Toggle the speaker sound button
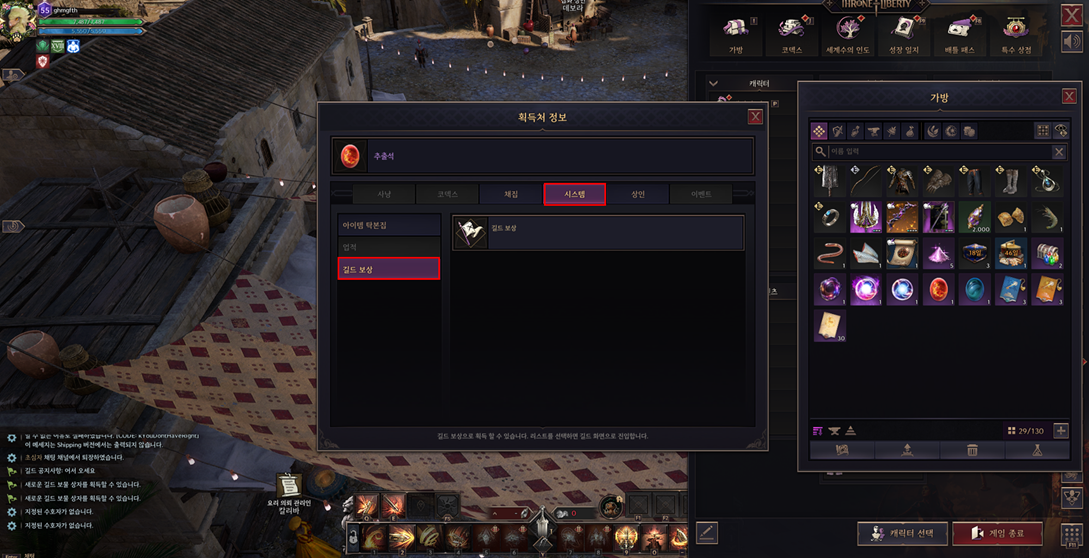Image resolution: width=1089 pixels, height=558 pixels. pos(1072,42)
